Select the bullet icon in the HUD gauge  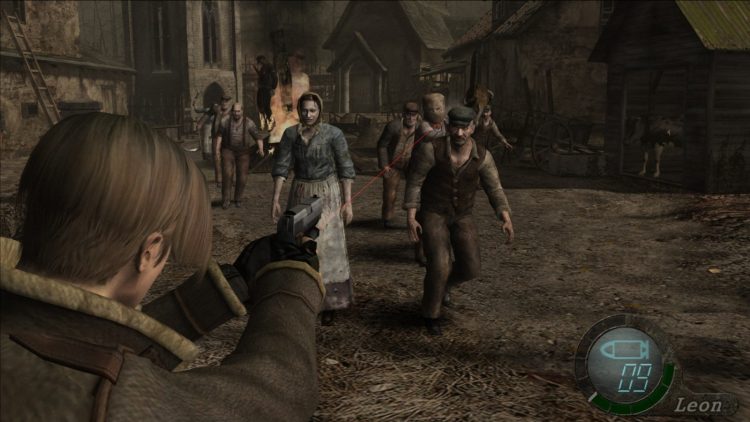[628, 350]
